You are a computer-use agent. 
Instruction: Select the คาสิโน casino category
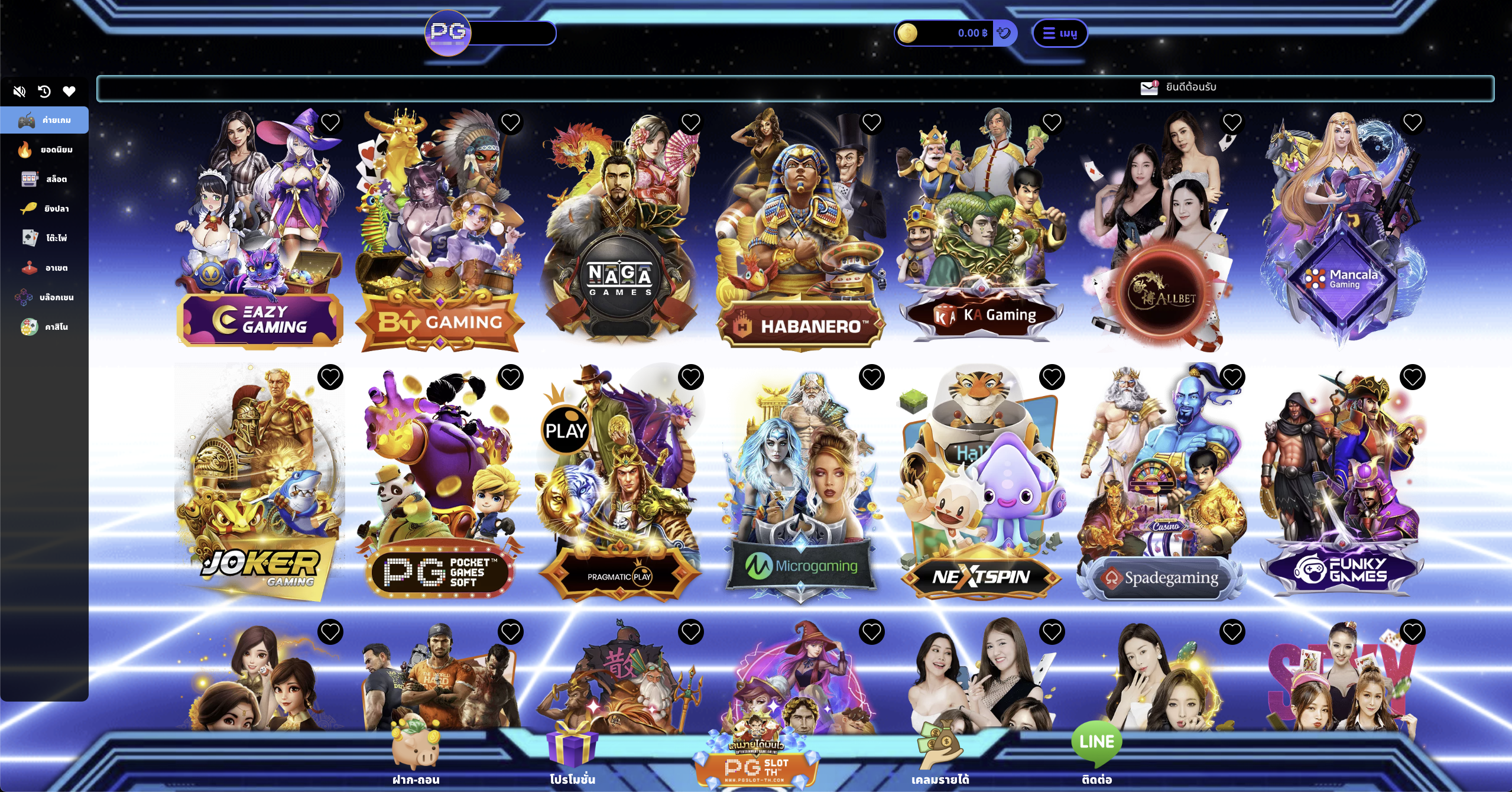45,327
